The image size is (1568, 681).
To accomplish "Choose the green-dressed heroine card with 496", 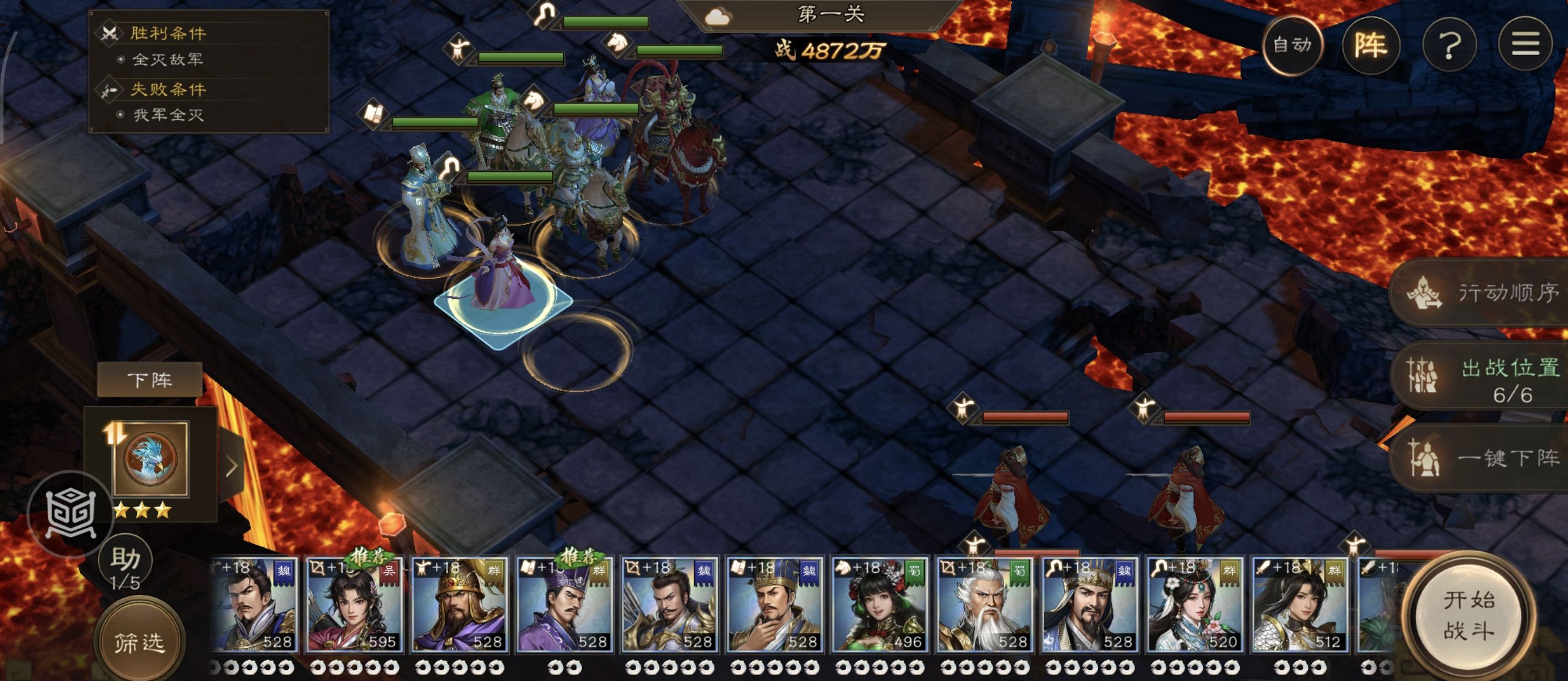I will [879, 605].
